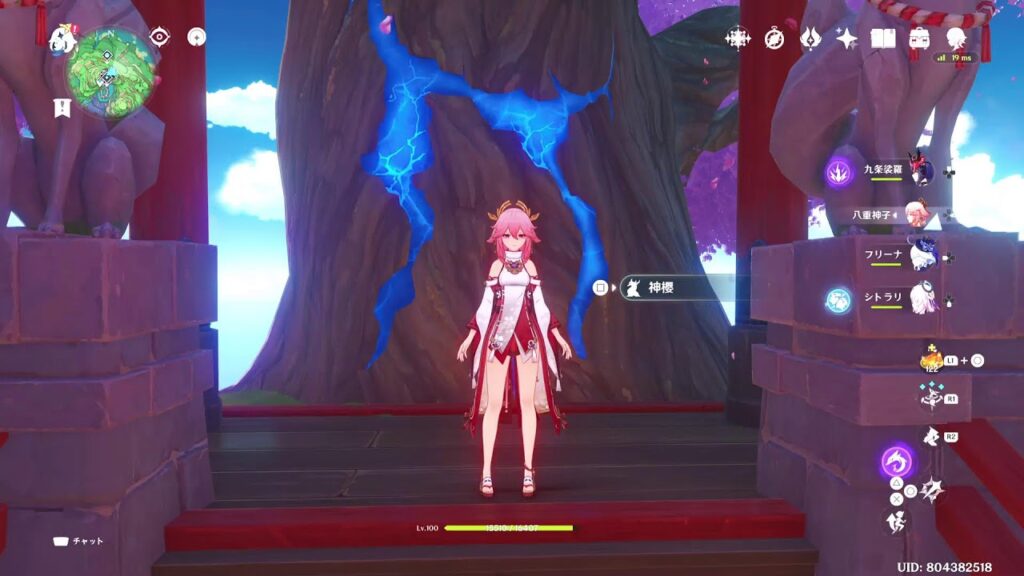The height and width of the screenshot is (576, 1024).
Task: Open the Wish star icon
Action: click(847, 38)
